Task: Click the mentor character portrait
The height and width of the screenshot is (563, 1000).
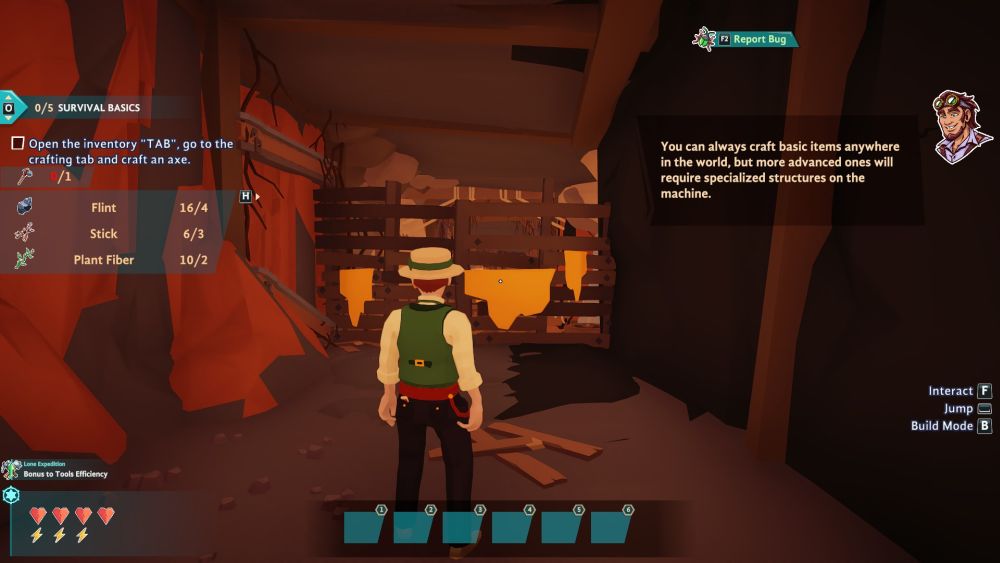Action: 960,126
